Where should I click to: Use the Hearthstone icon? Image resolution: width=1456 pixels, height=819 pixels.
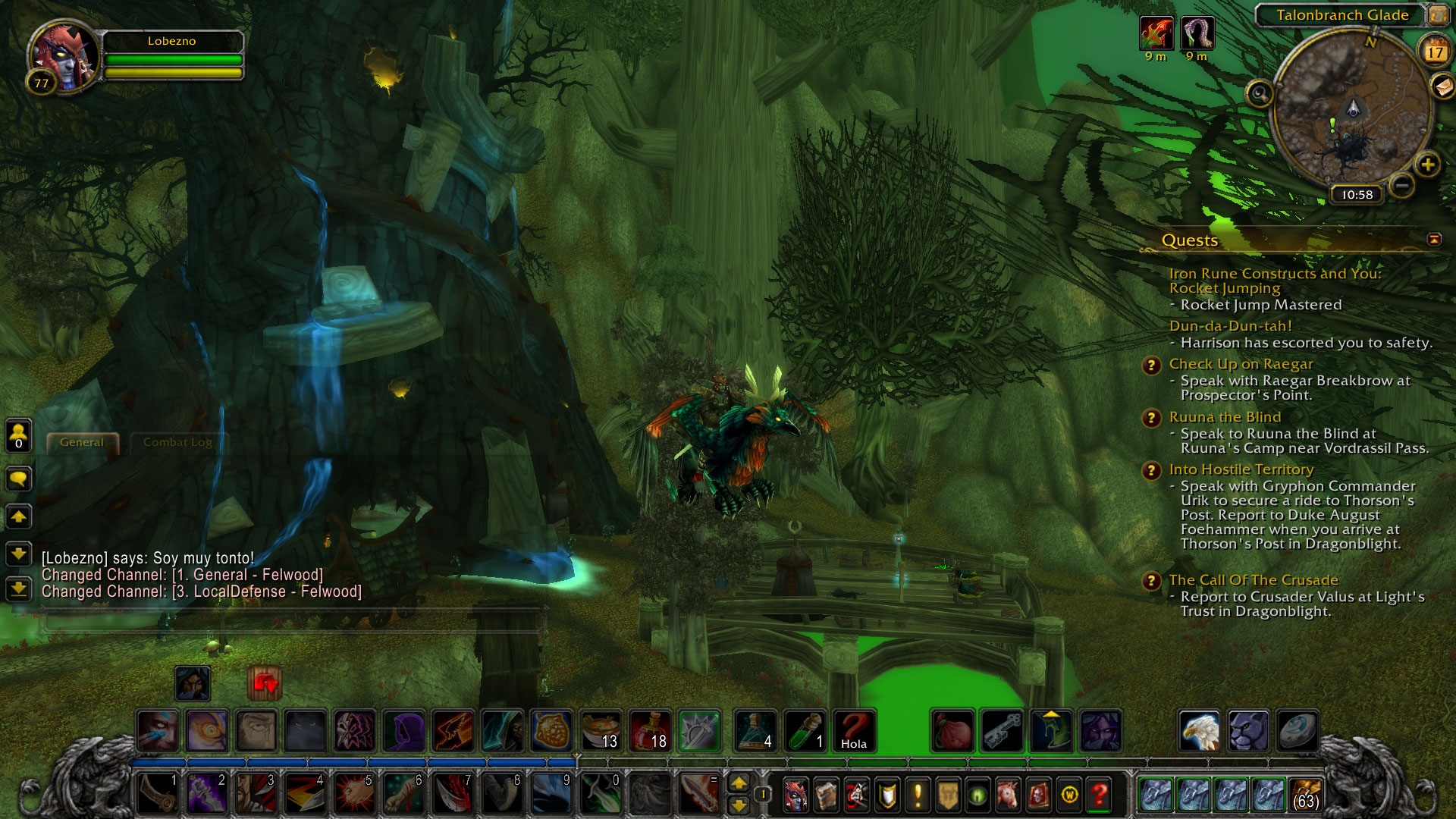(1297, 731)
